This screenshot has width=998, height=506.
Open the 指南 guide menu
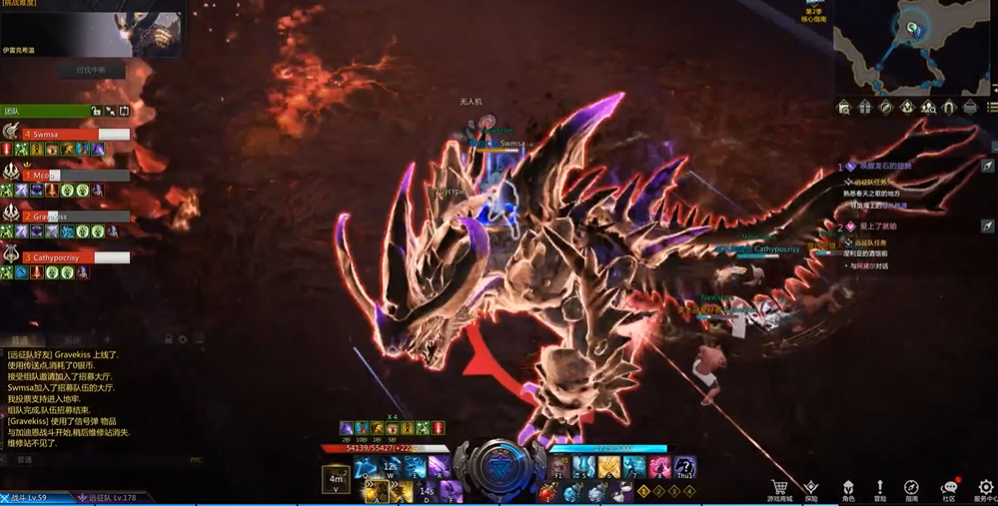pos(912,489)
